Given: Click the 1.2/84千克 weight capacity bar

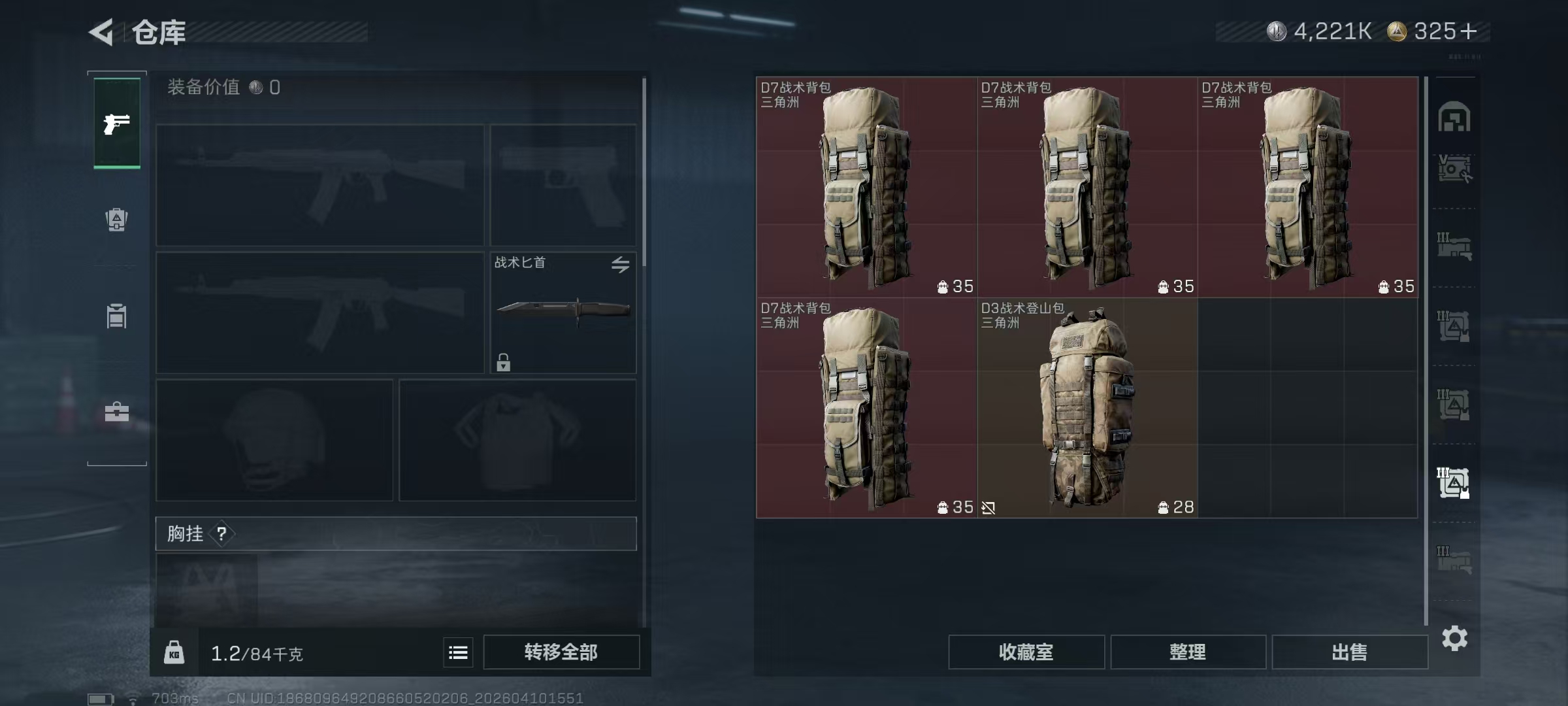Looking at the screenshot, I should 255,652.
